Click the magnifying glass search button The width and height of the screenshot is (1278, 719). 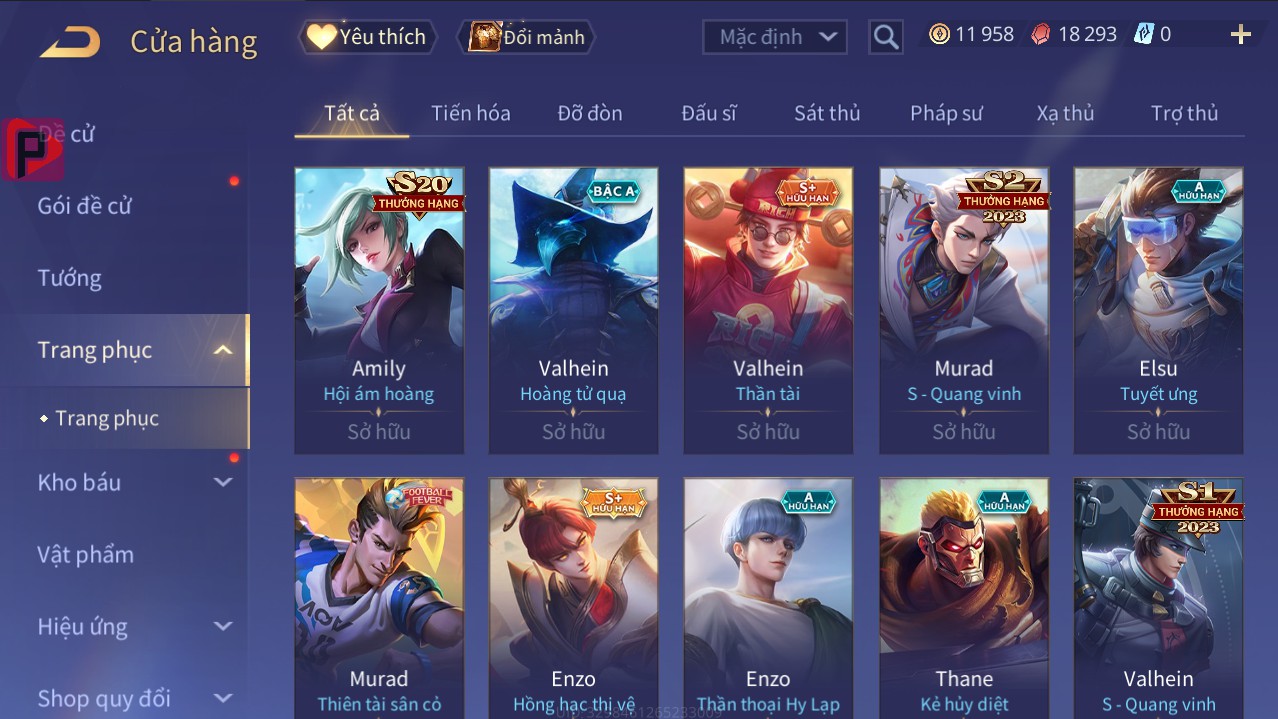(x=886, y=37)
